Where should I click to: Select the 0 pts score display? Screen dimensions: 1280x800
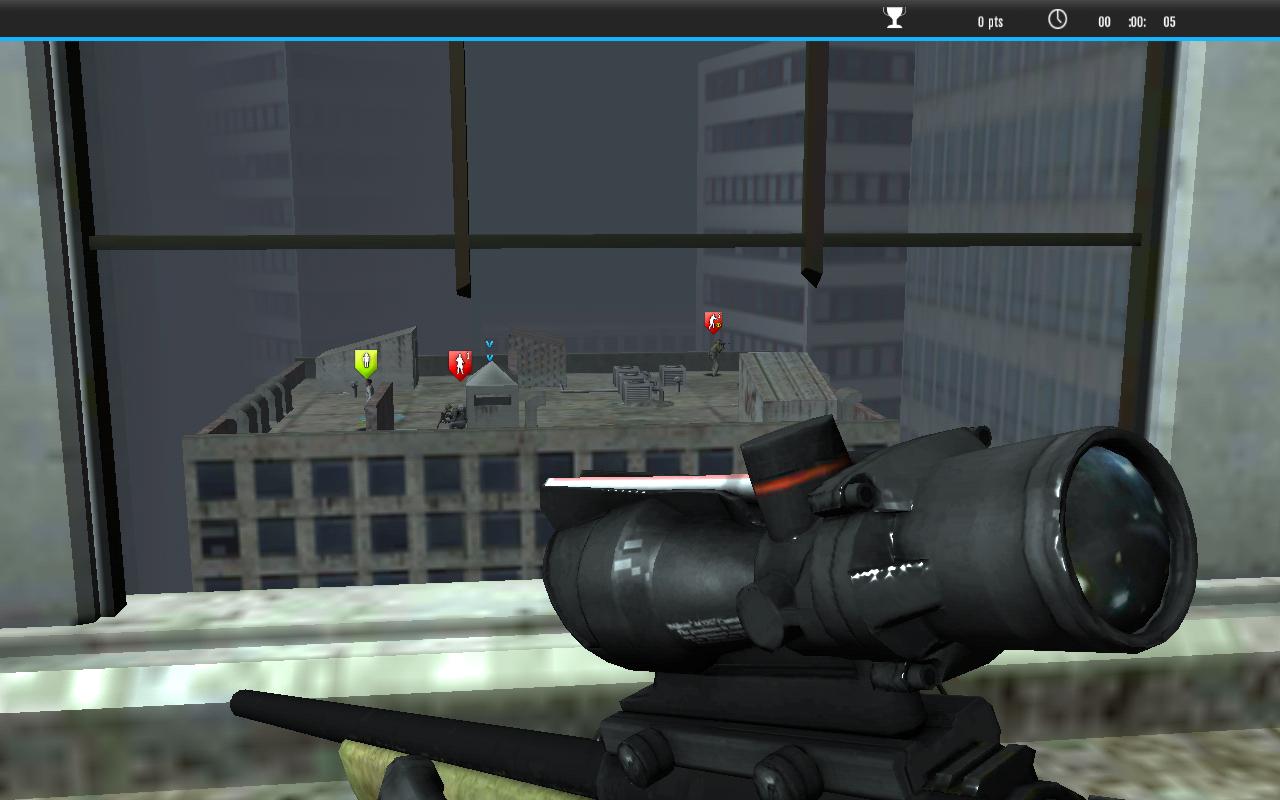(x=990, y=20)
